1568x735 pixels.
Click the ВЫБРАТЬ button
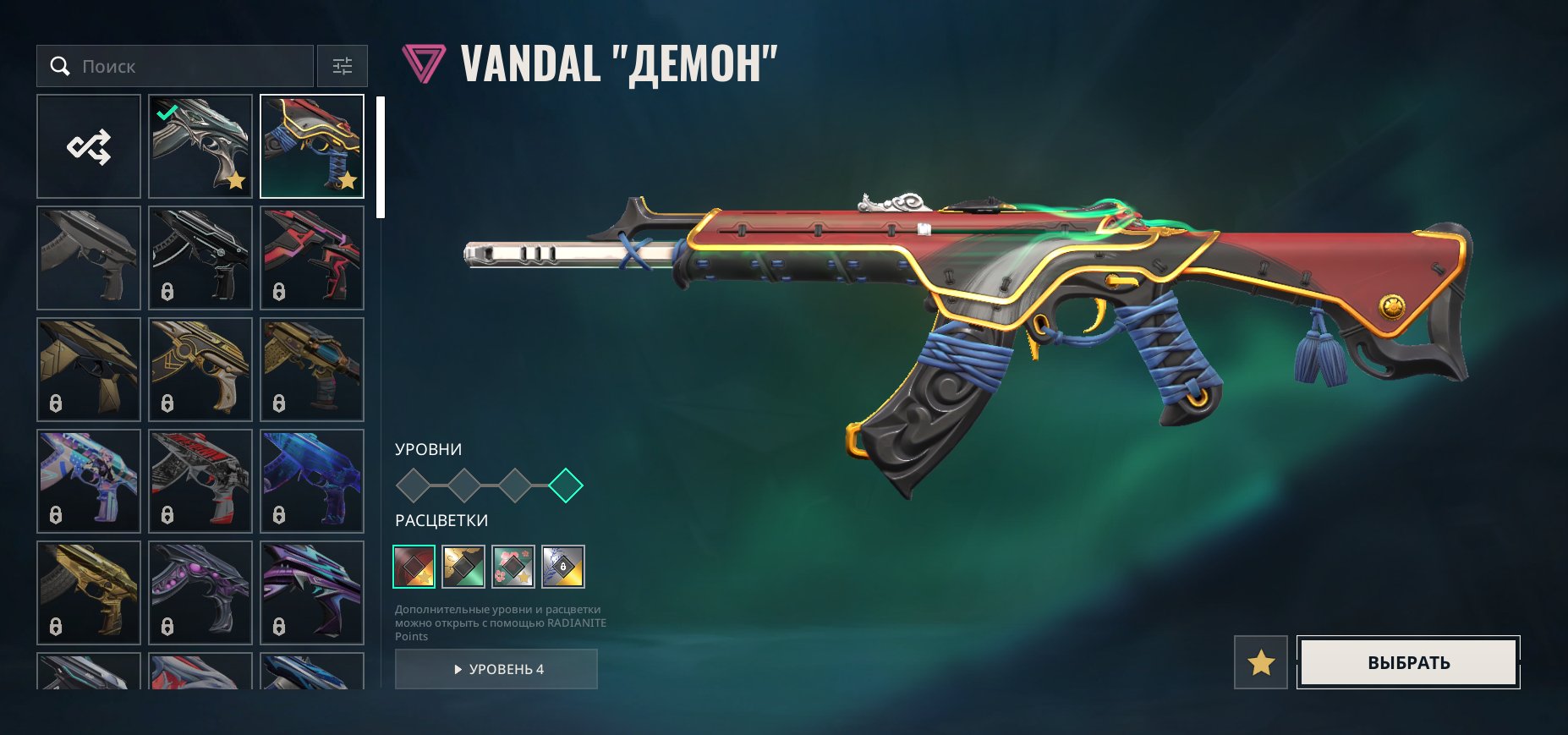pos(1408,662)
